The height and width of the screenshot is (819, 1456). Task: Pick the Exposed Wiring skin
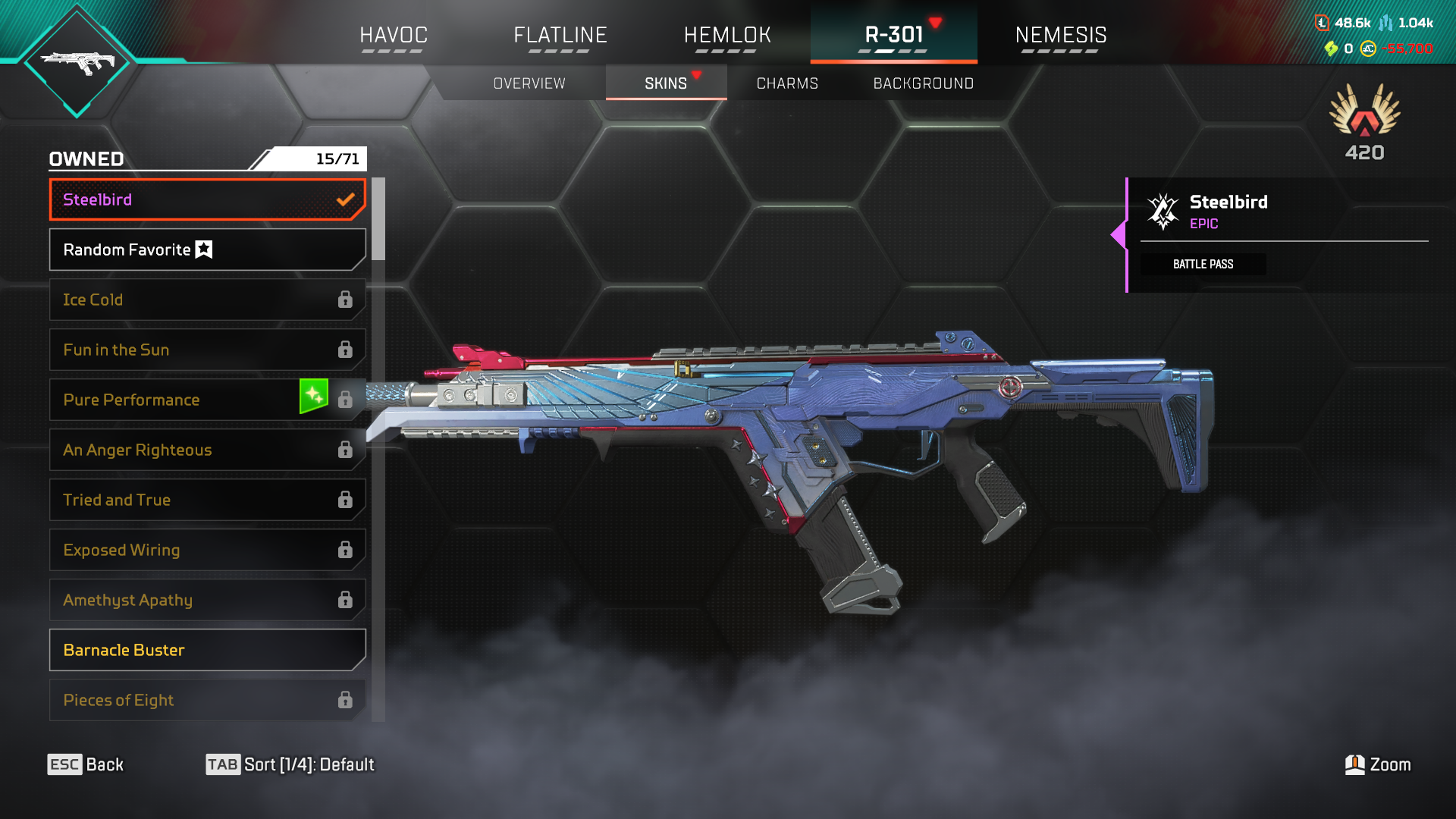(207, 550)
